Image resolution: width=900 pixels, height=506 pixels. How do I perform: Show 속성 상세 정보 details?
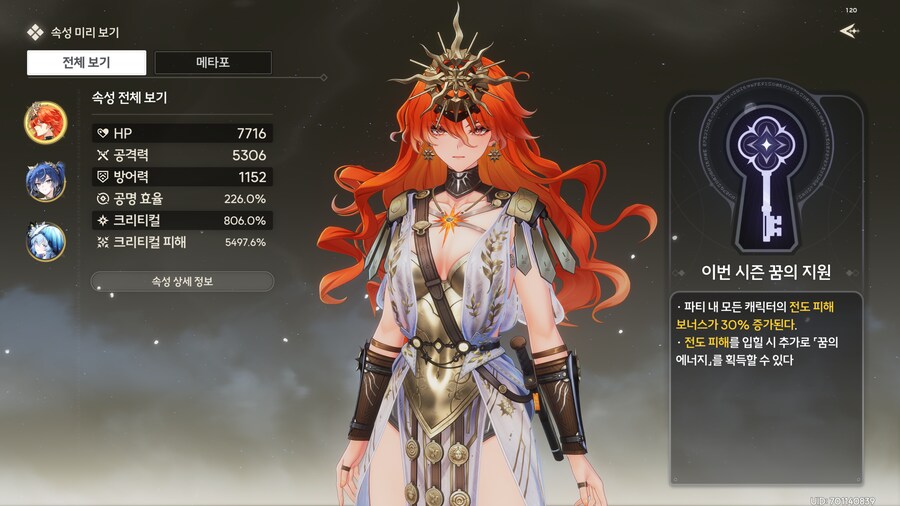(182, 281)
